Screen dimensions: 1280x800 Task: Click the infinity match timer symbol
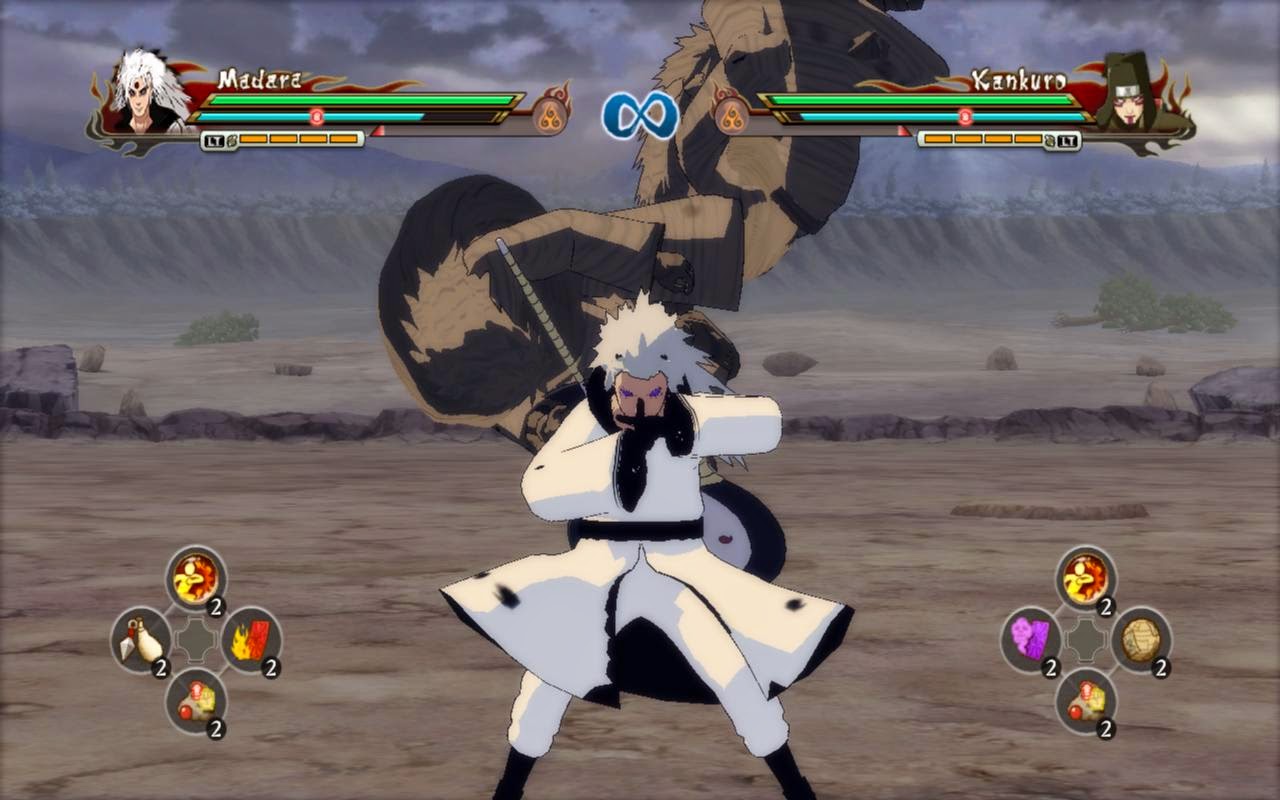[640, 112]
